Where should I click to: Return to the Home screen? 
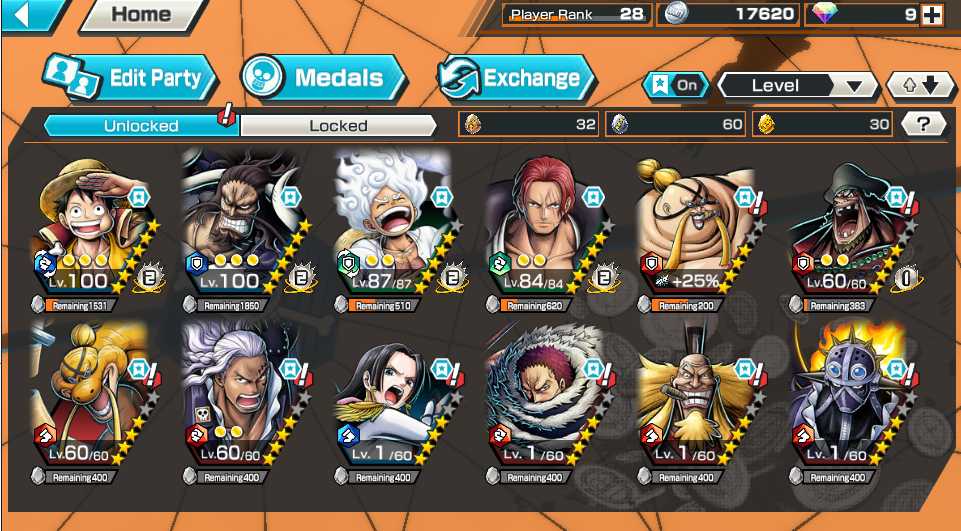click(141, 15)
